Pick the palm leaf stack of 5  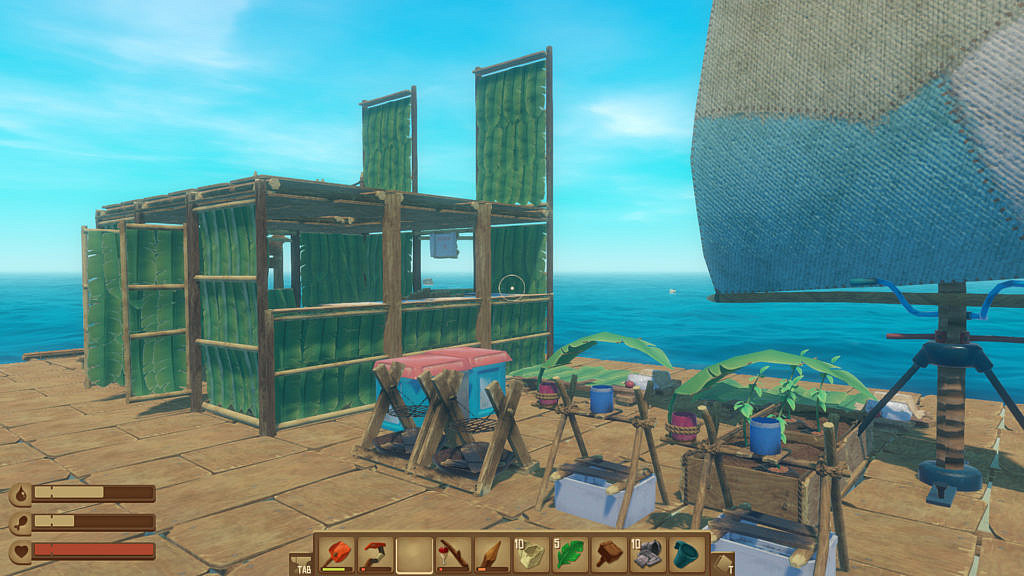[570, 555]
